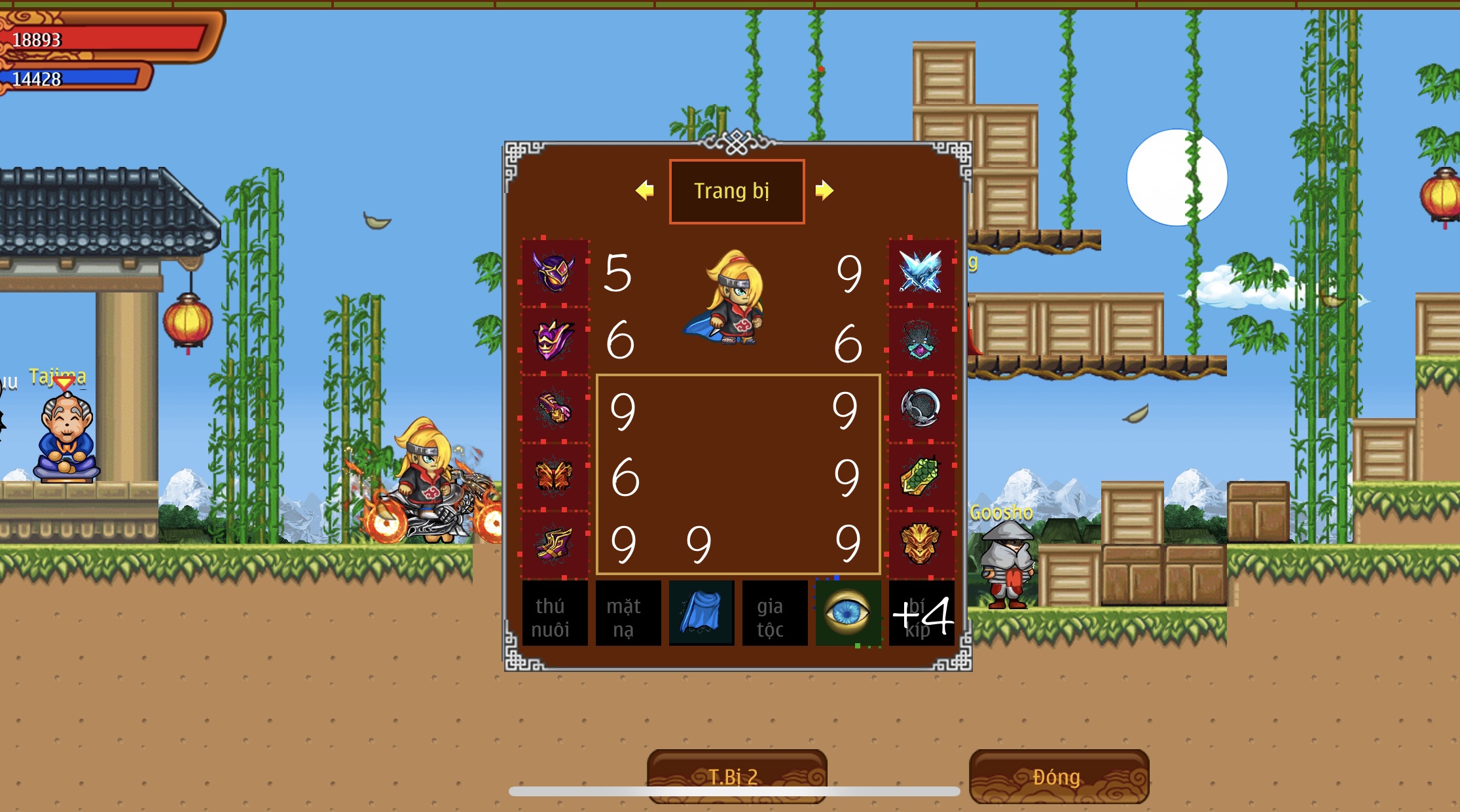Open the blue cape slot in the bottom row
Image resolution: width=1460 pixels, height=812 pixels.
tap(701, 614)
